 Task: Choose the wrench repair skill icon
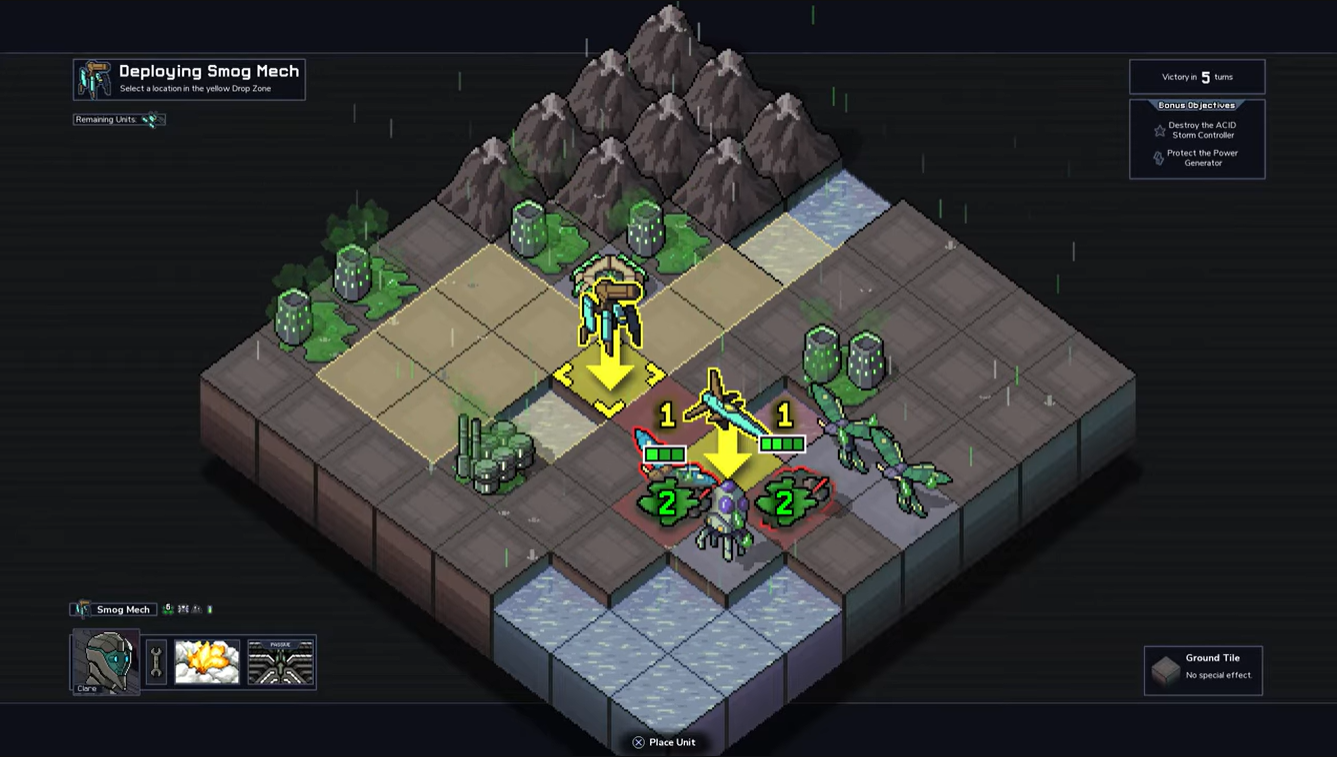156,662
